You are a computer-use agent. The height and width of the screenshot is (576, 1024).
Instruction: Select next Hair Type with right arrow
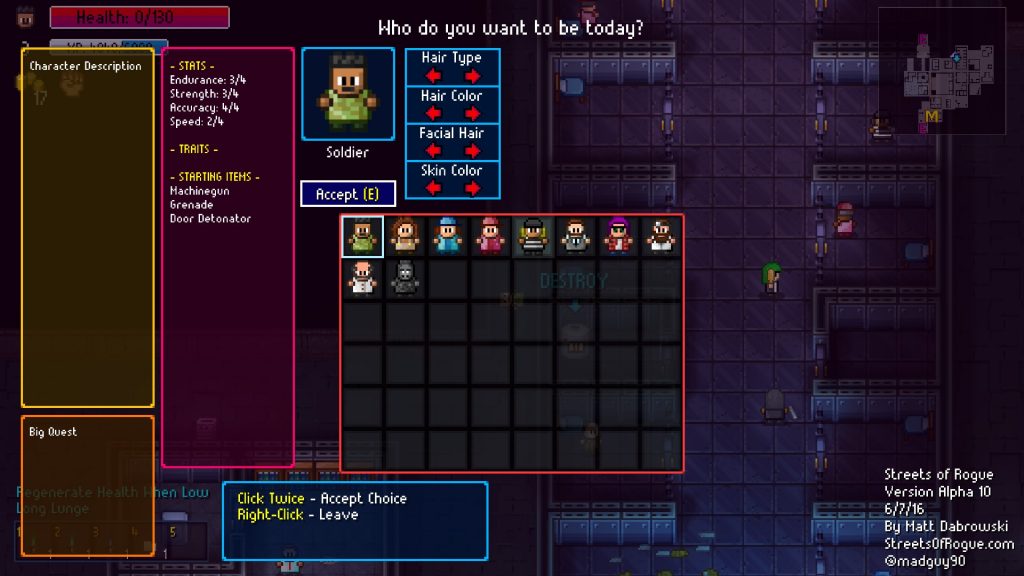473,76
